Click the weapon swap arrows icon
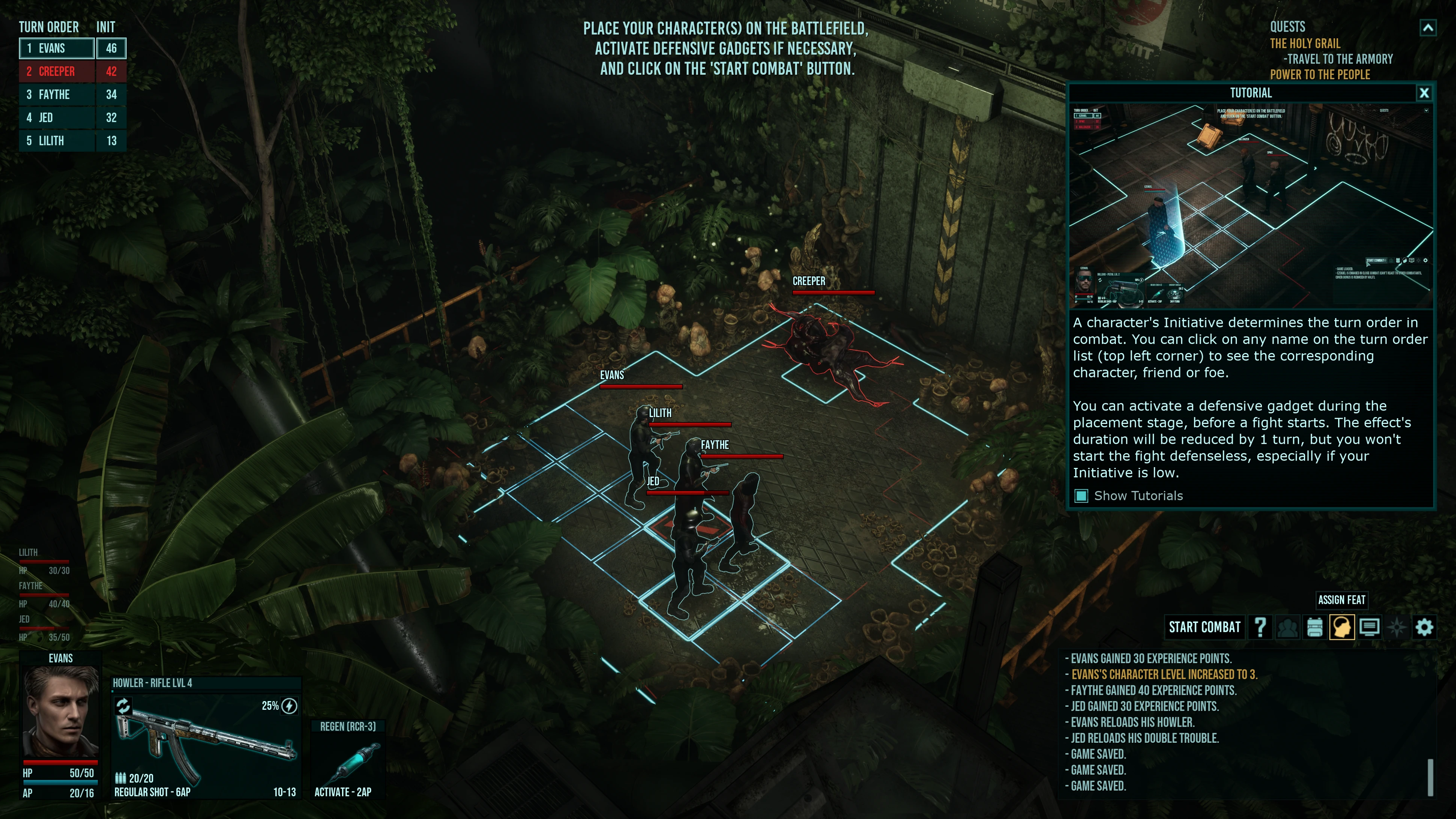This screenshot has height=819, width=1456. (123, 705)
